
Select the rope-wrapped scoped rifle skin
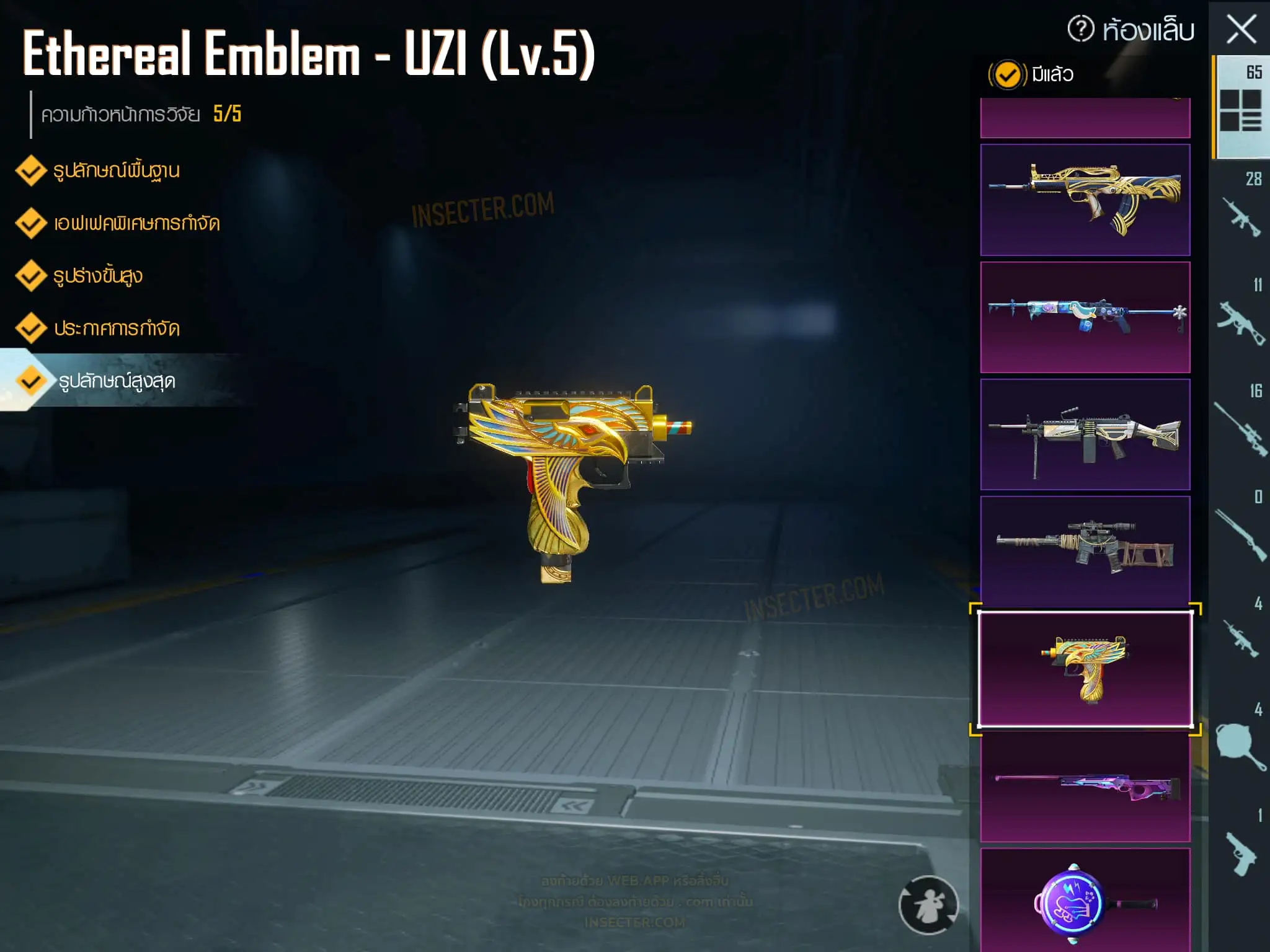(x=1085, y=550)
